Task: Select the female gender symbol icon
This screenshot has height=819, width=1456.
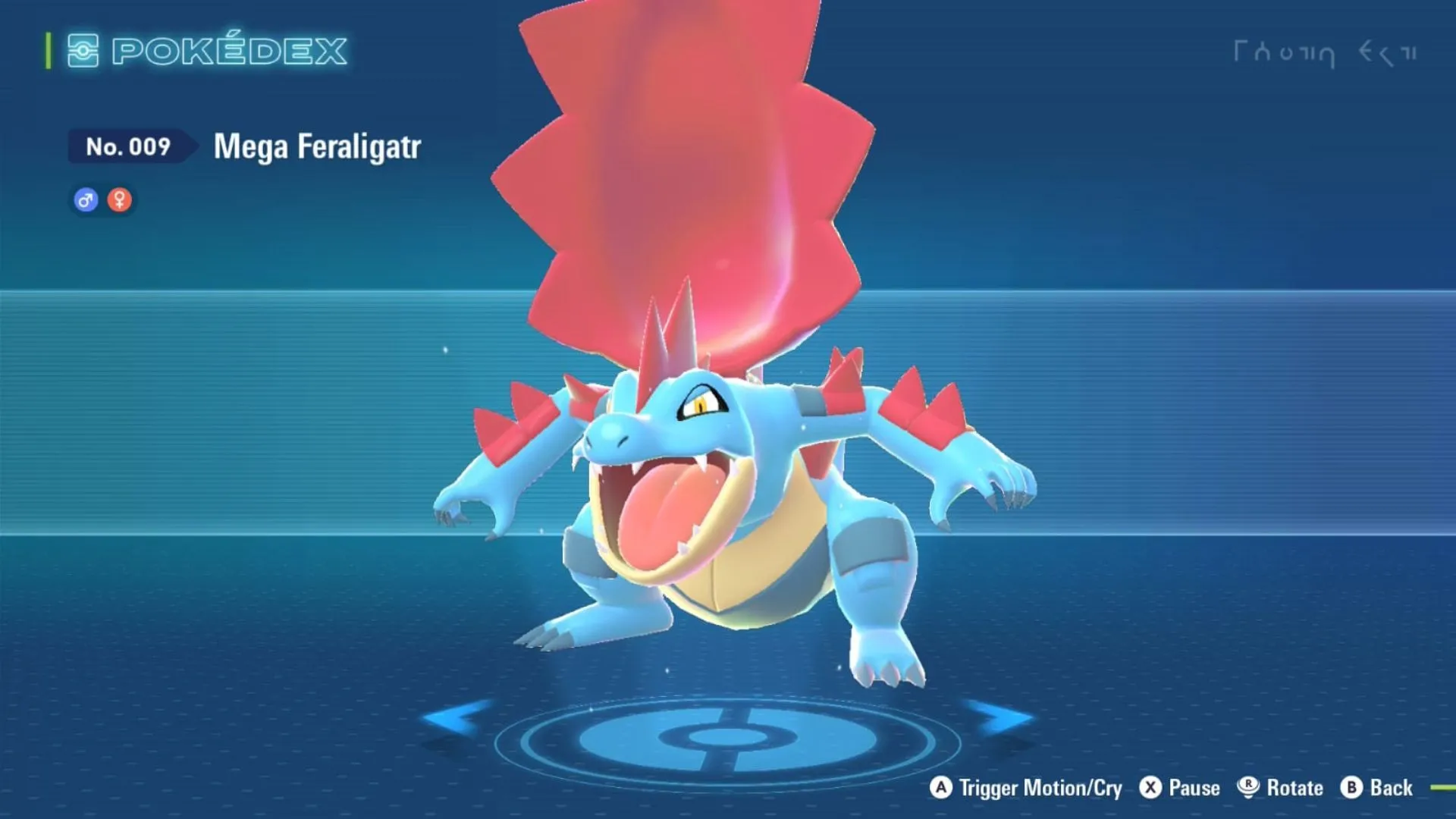Action: point(120,199)
